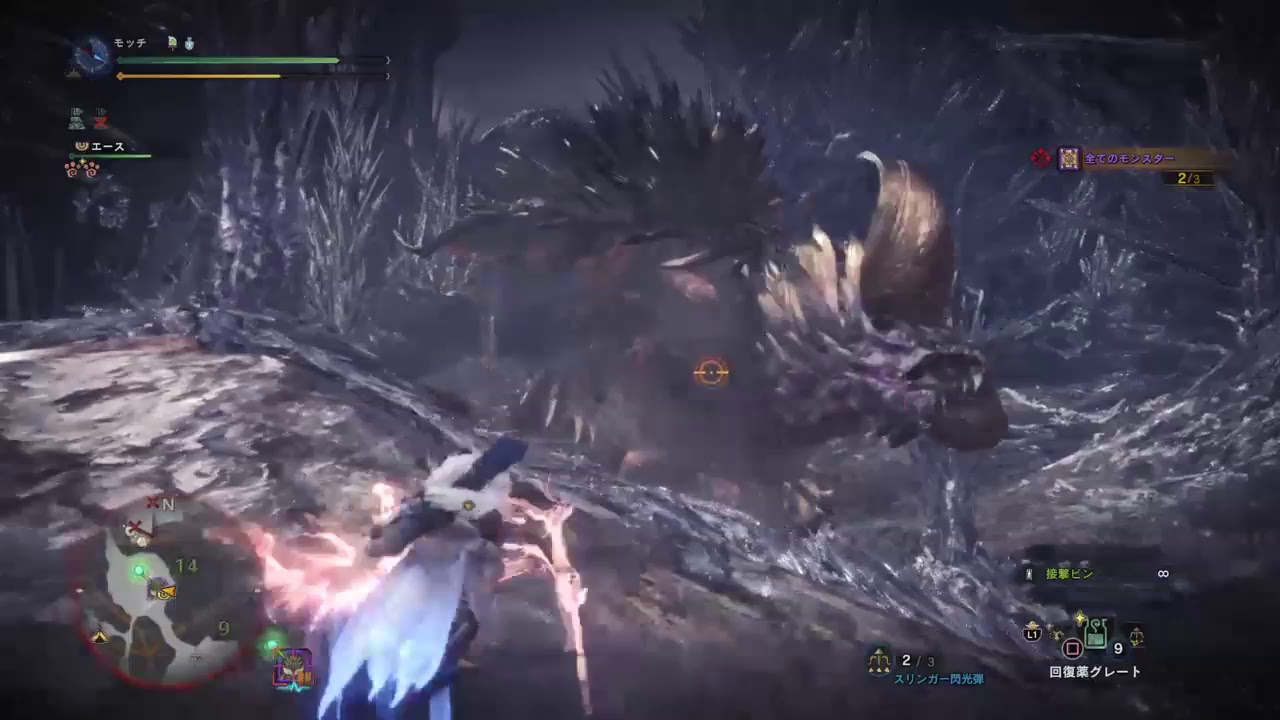Image resolution: width=1280 pixels, height=720 pixels.
Task: Click the エース palico name label
Action: [x=107, y=147]
